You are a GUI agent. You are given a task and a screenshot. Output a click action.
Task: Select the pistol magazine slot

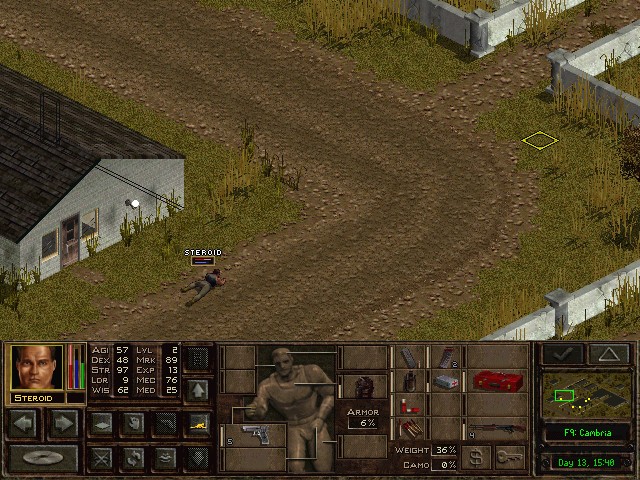tap(409, 357)
